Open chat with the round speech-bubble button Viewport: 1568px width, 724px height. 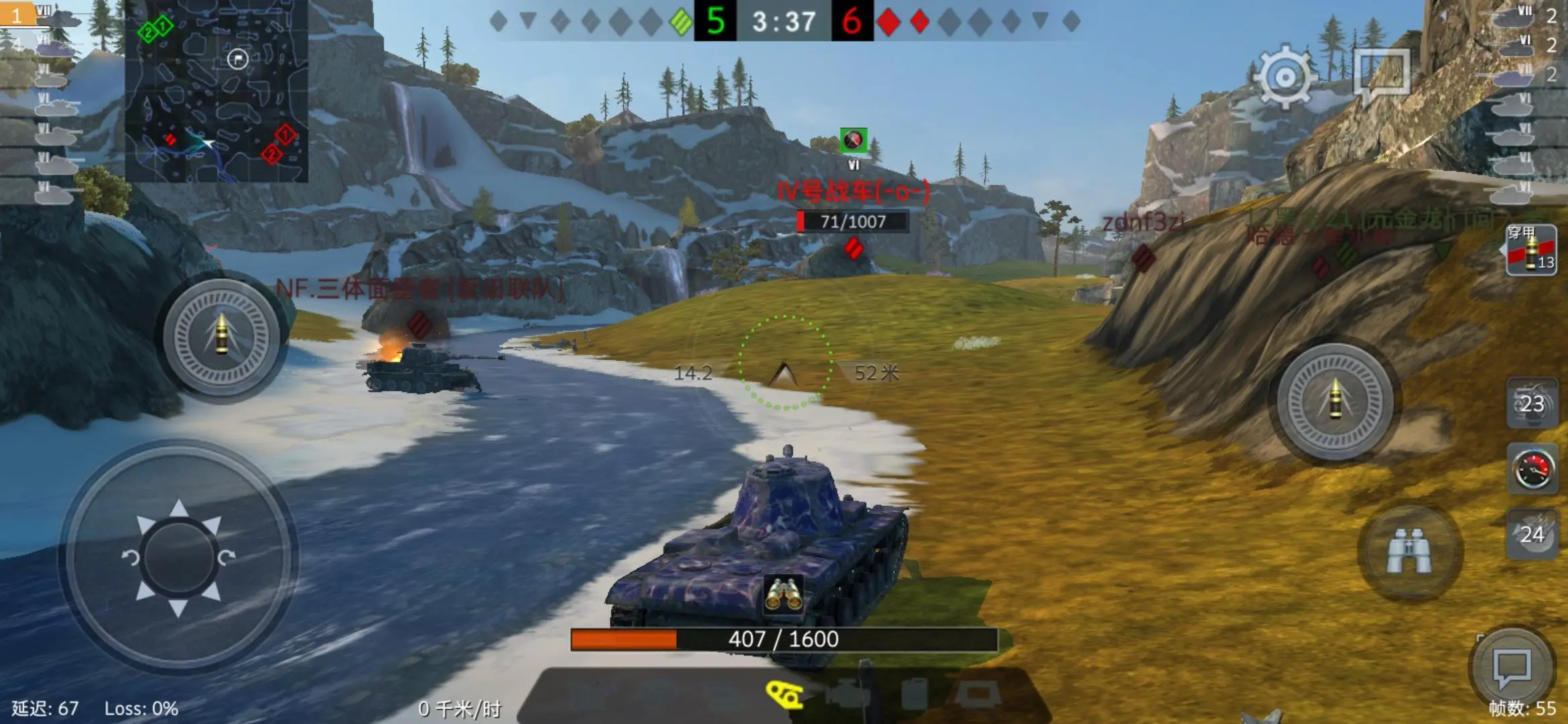1512,668
